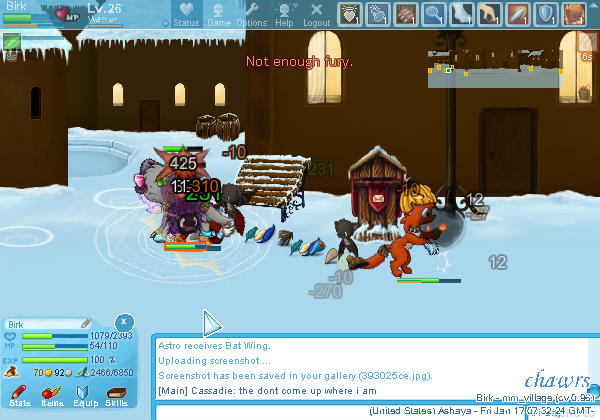The height and width of the screenshot is (420, 600).
Task: Open the Help menu
Action: (285, 15)
